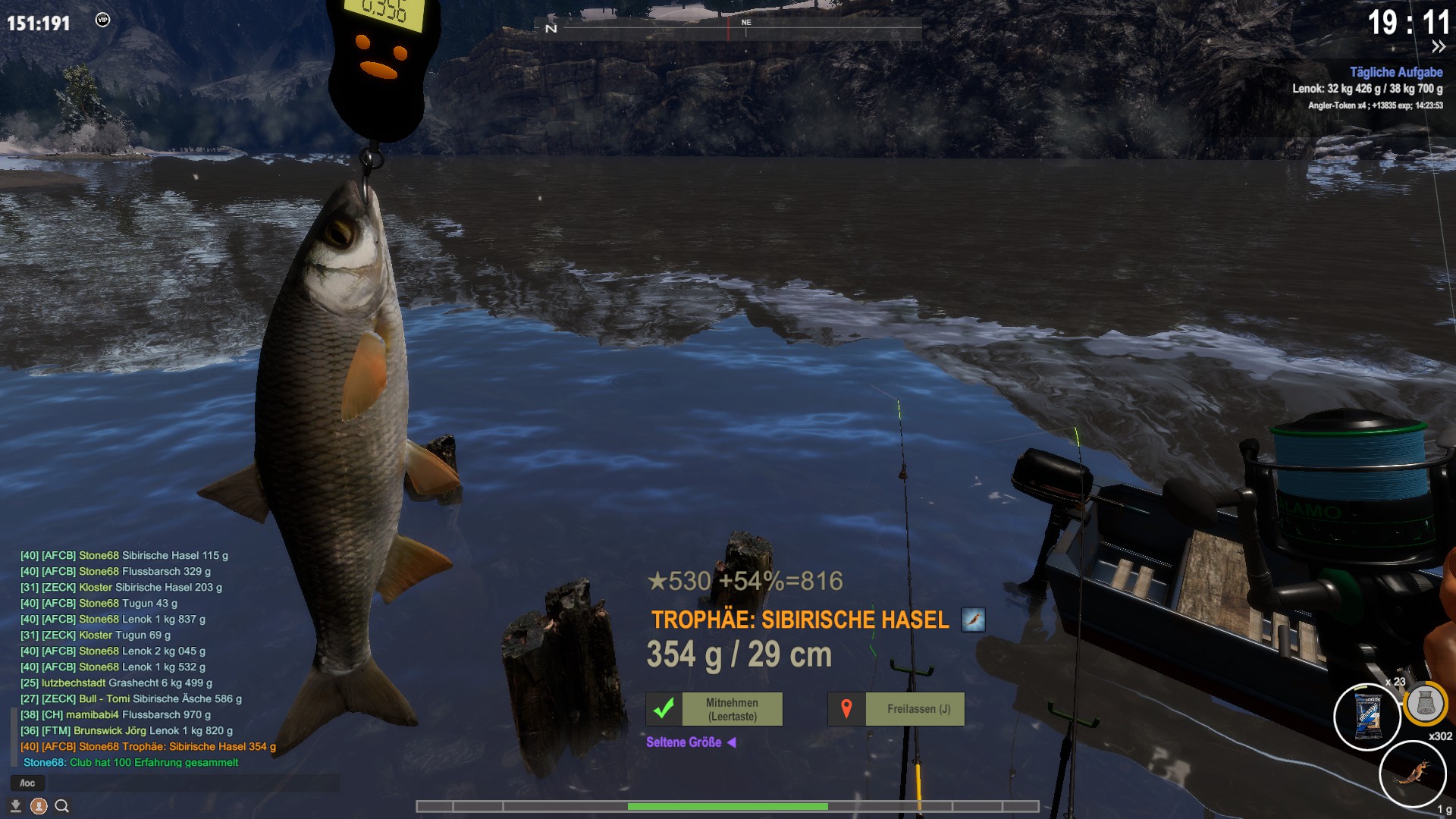Open the keepnet icon with the orange ring
The height and width of the screenshot is (819, 1456).
1425,704
